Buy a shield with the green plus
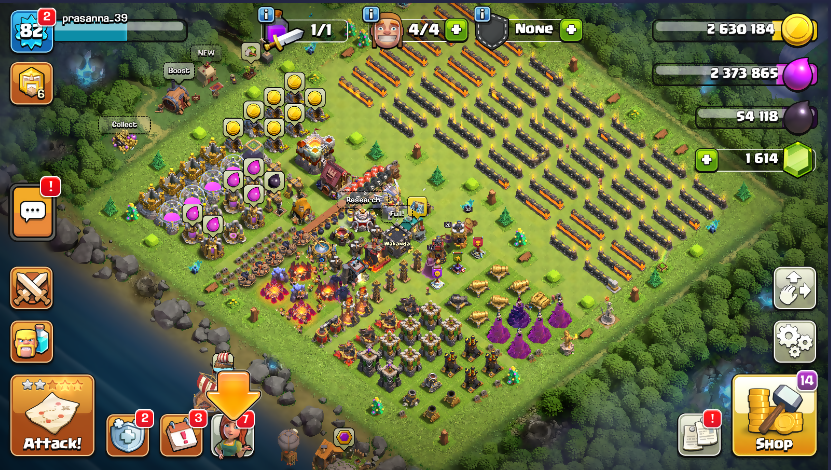Viewport: 831px width, 470px height. (571, 30)
